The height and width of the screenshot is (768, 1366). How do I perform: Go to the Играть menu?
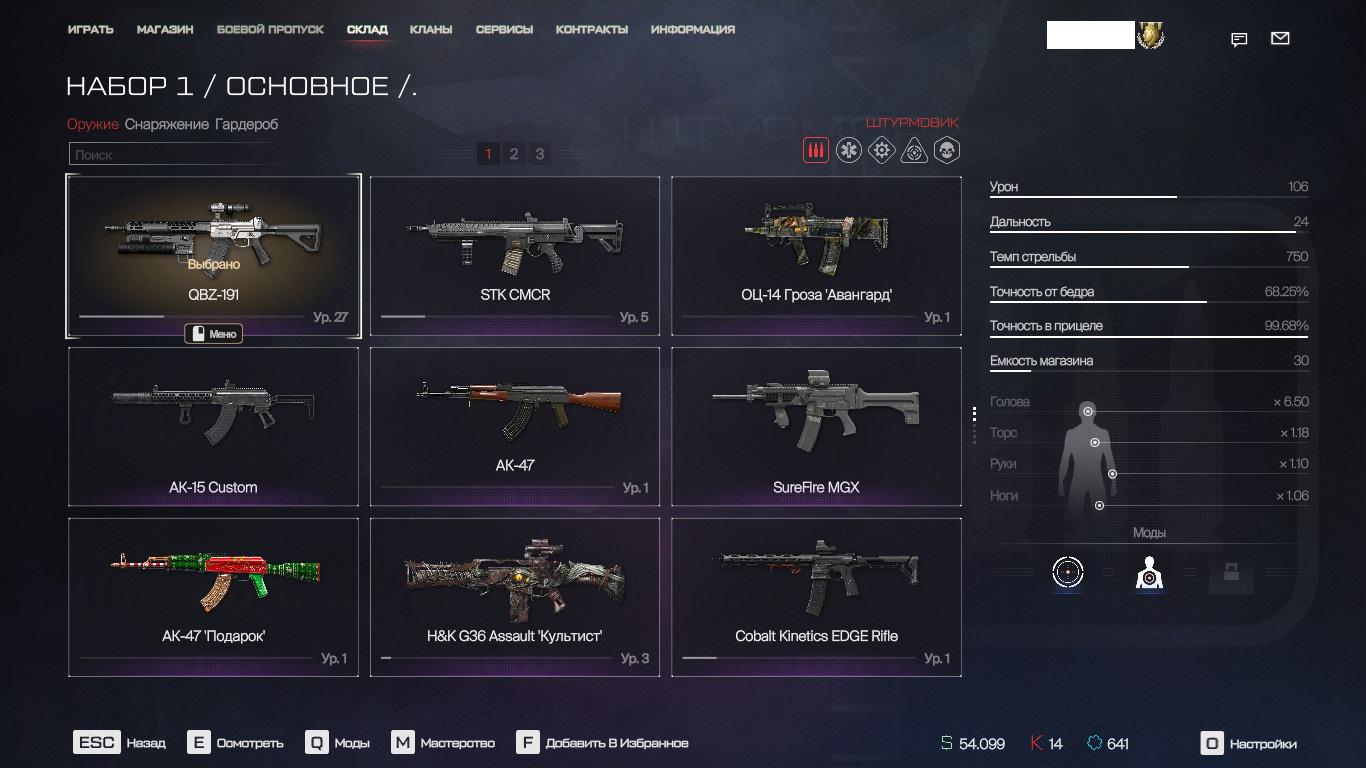[90, 30]
